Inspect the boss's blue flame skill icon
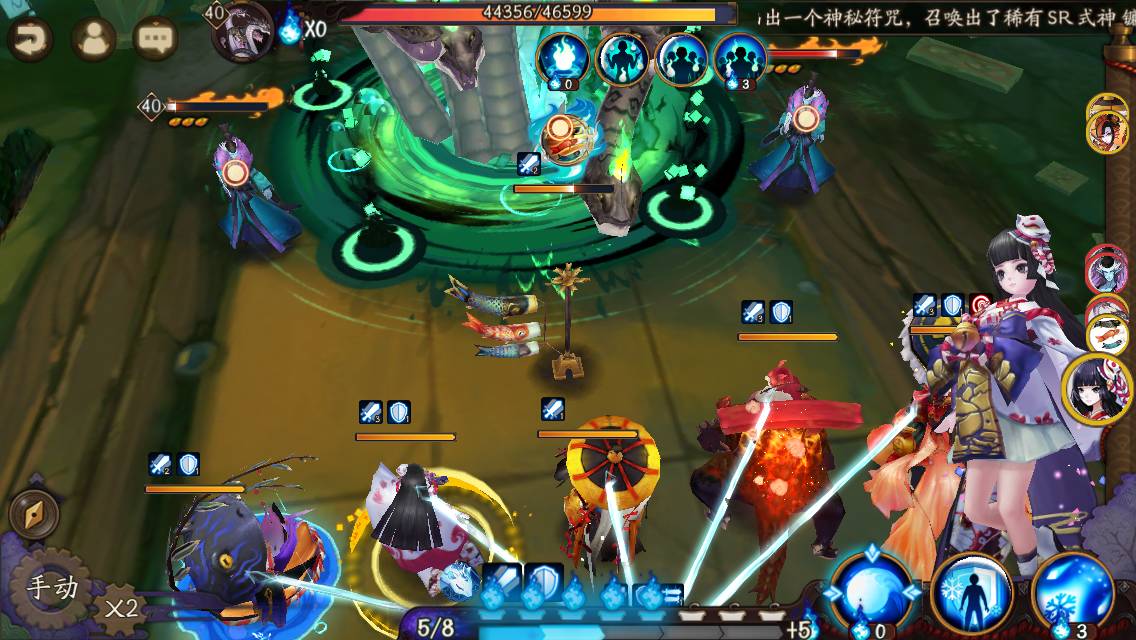This screenshot has height=640, width=1136. (563, 58)
